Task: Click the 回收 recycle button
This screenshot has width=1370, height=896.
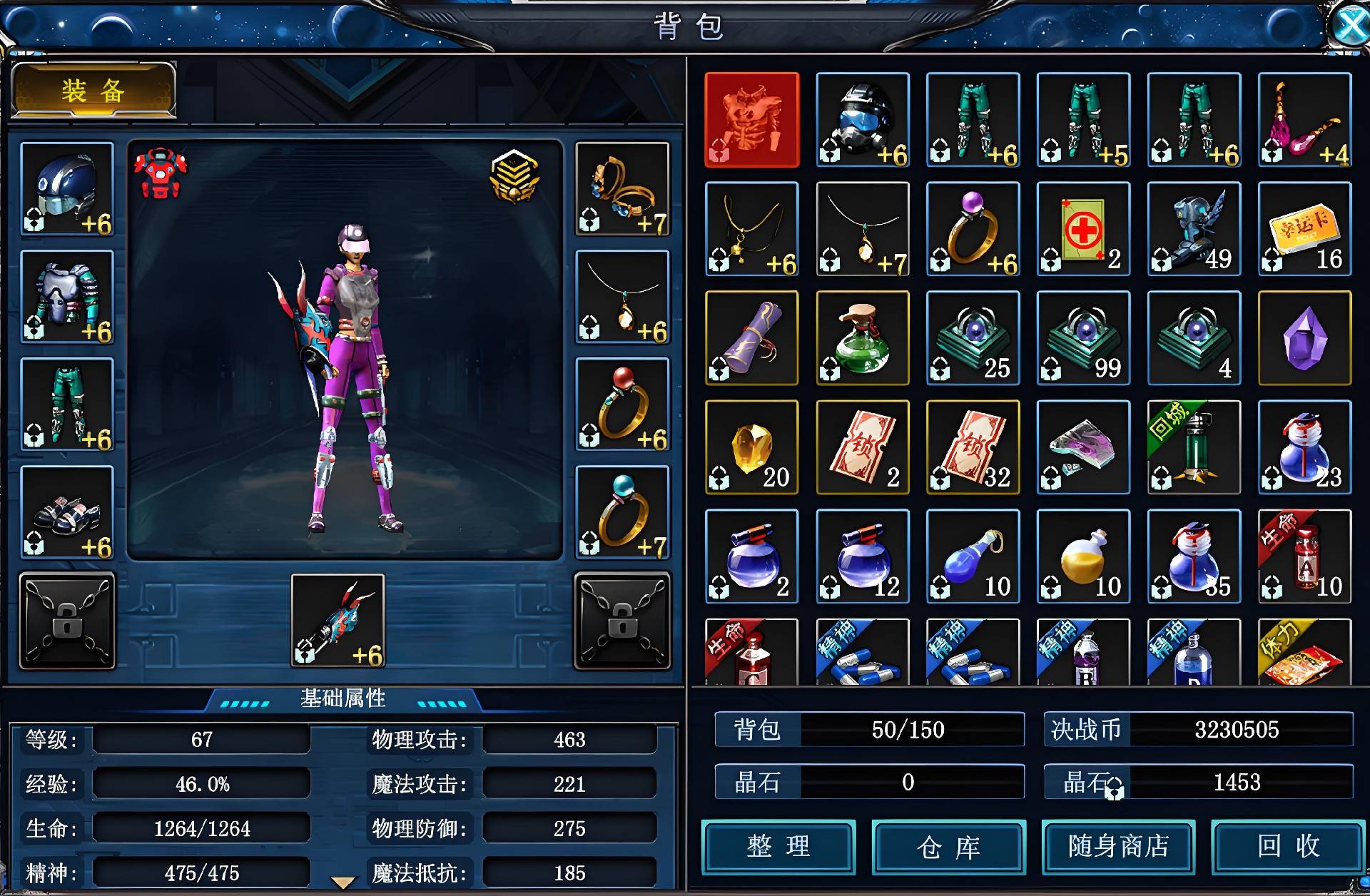Action: pos(1288,847)
